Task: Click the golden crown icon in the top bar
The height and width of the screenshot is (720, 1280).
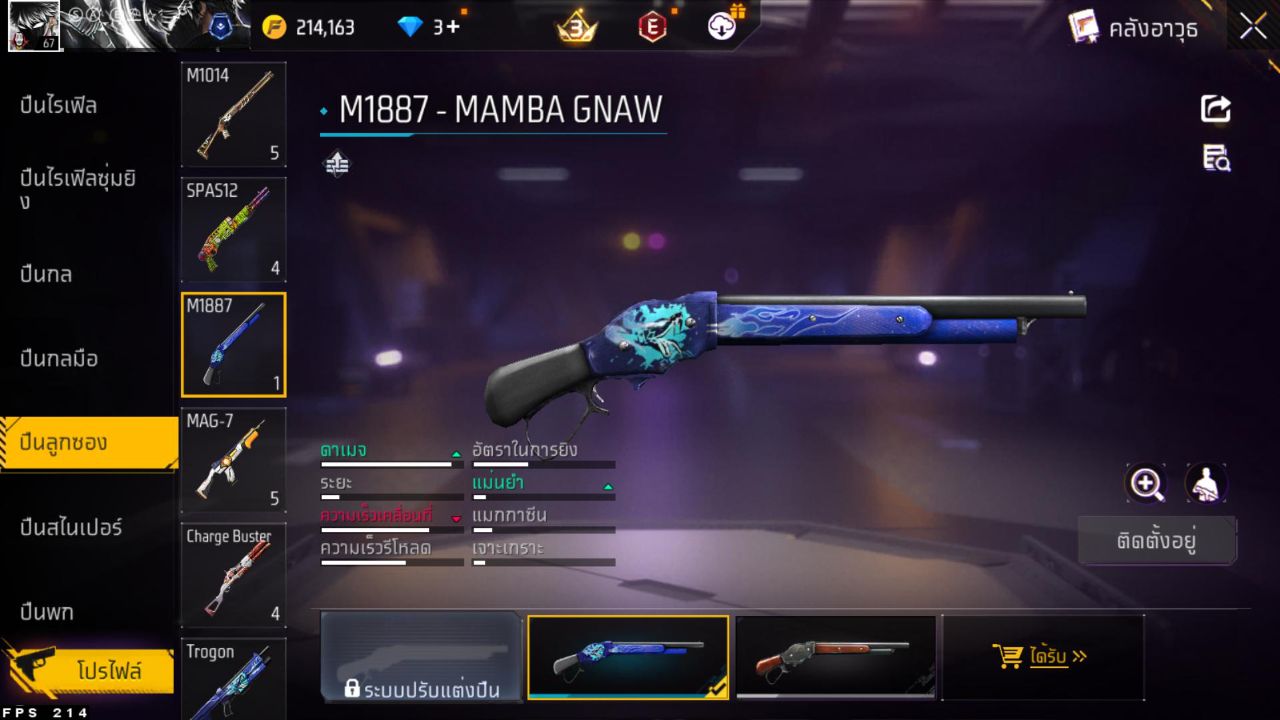Action: [x=575, y=27]
